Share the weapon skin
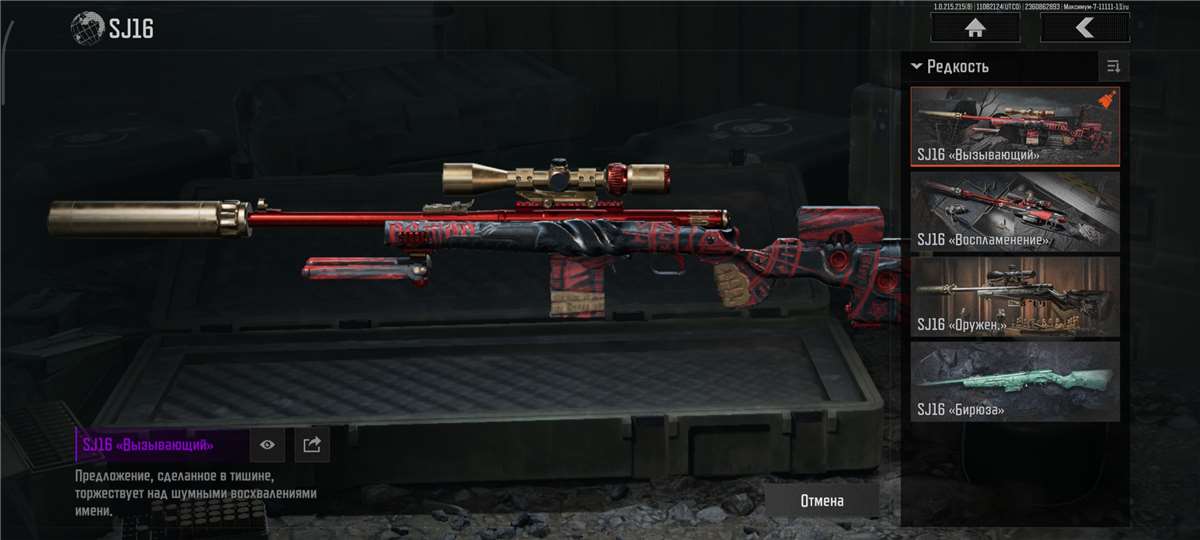The width and height of the screenshot is (1200, 540). click(311, 445)
